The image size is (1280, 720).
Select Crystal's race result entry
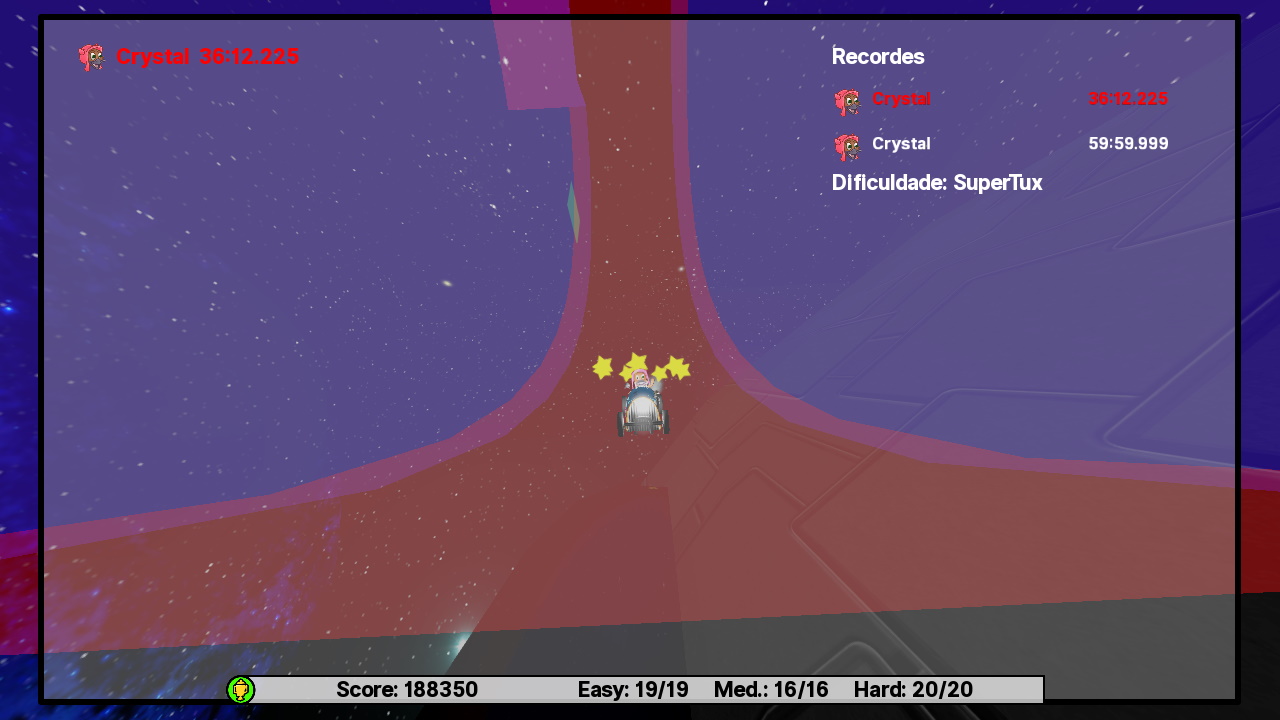pyautogui.click(x=190, y=57)
